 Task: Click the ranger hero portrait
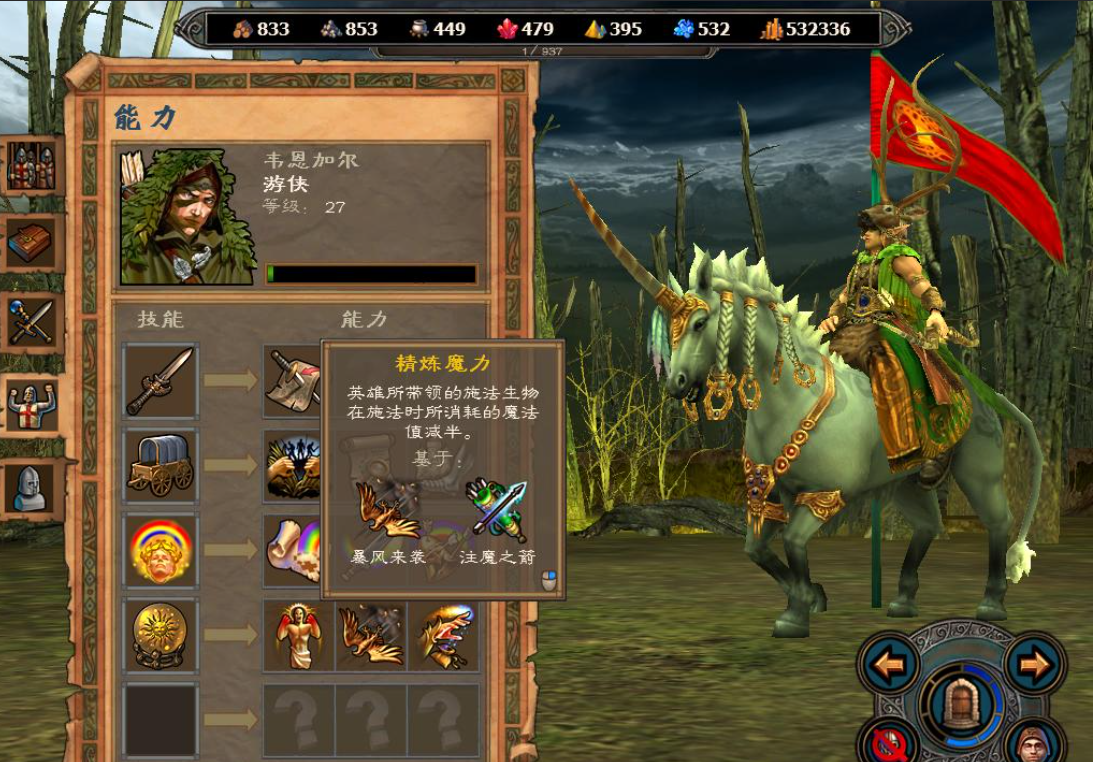187,216
